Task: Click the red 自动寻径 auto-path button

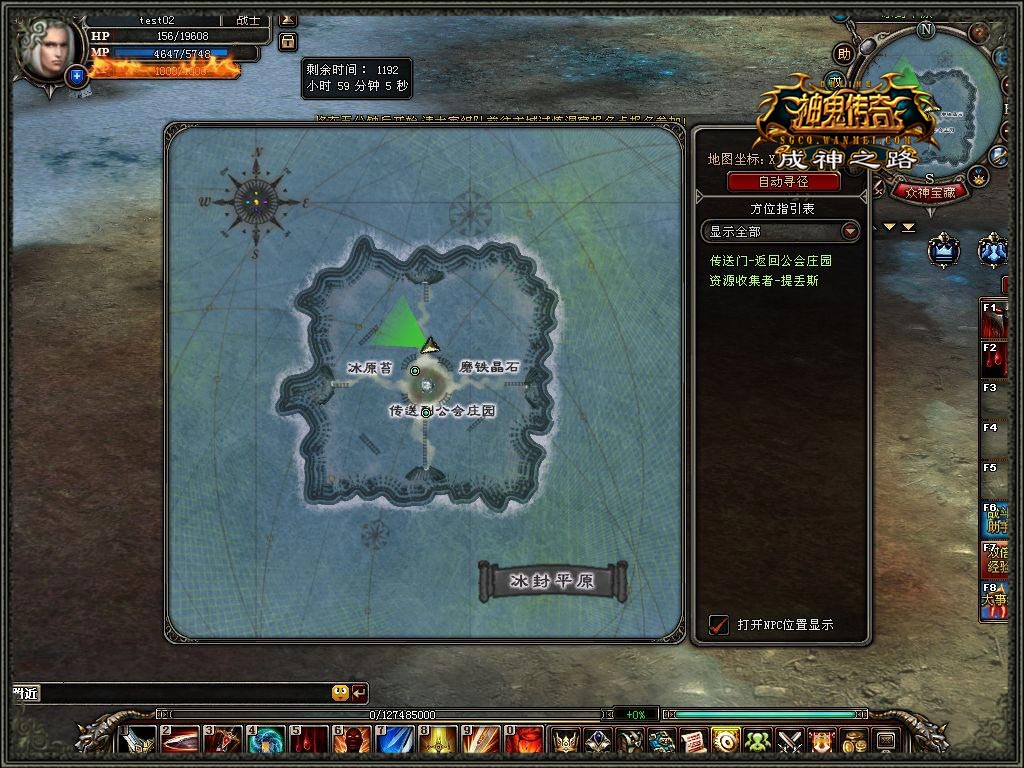Action: (783, 182)
